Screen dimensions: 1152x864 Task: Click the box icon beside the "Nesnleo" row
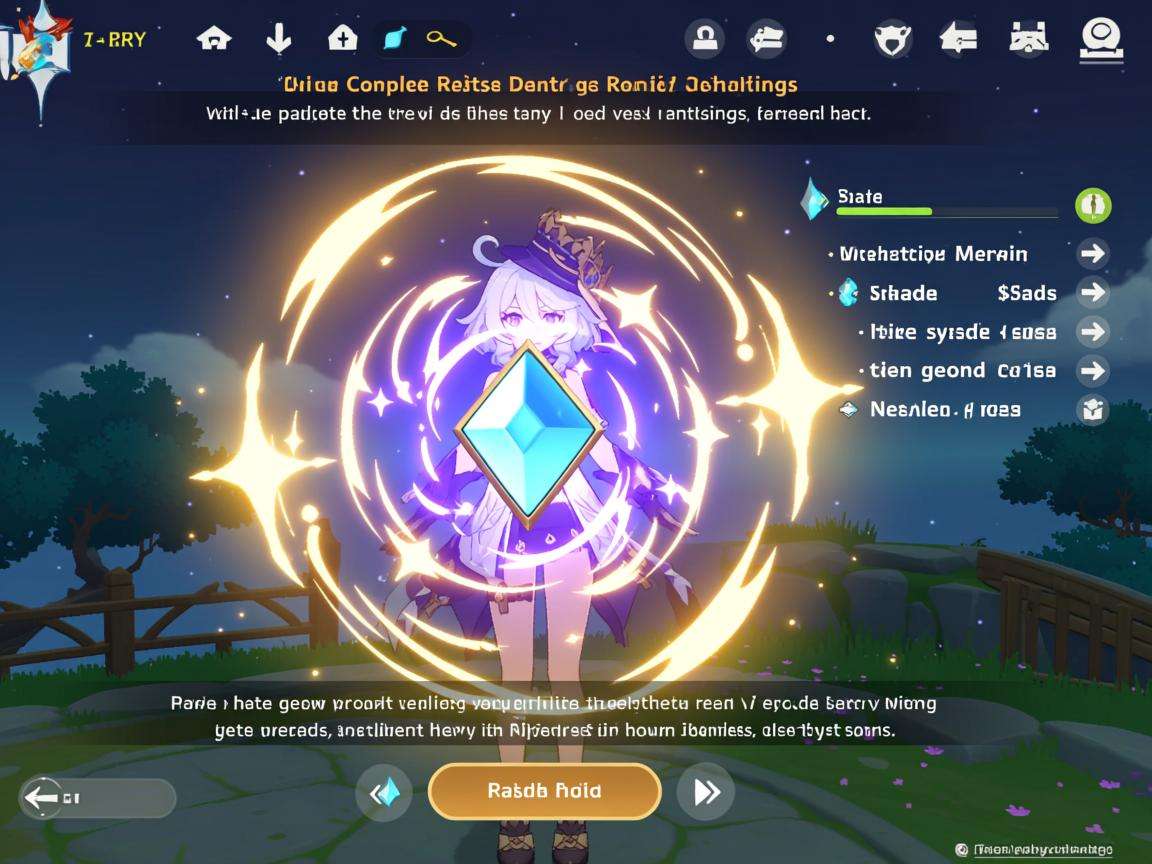point(1093,409)
